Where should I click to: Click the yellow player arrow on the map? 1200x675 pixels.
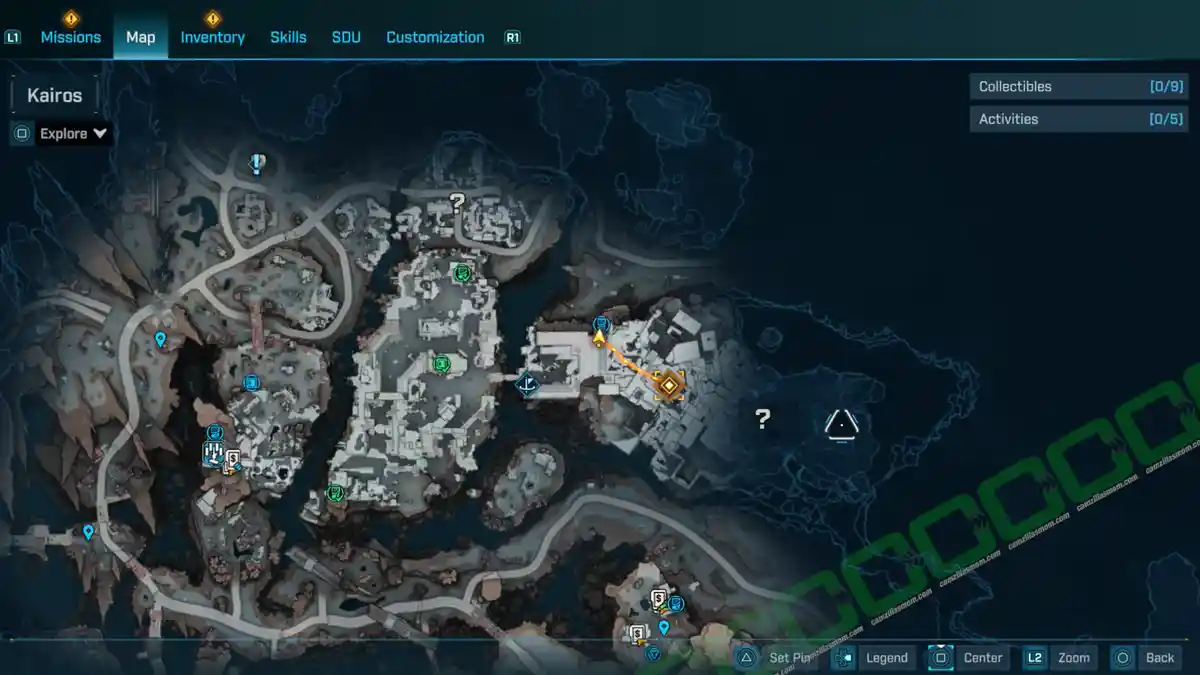599,338
